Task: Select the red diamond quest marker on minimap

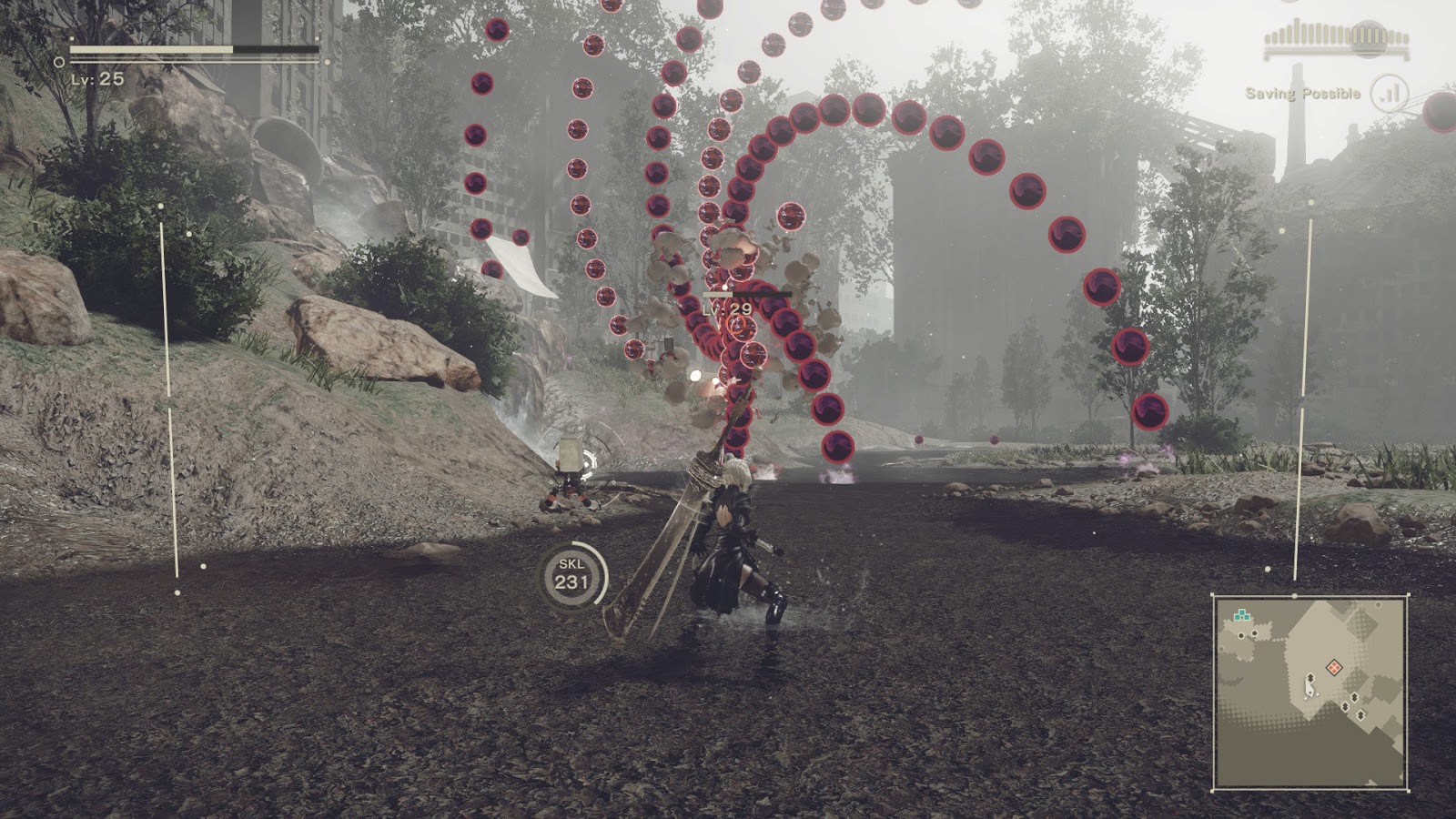Action: click(1334, 667)
